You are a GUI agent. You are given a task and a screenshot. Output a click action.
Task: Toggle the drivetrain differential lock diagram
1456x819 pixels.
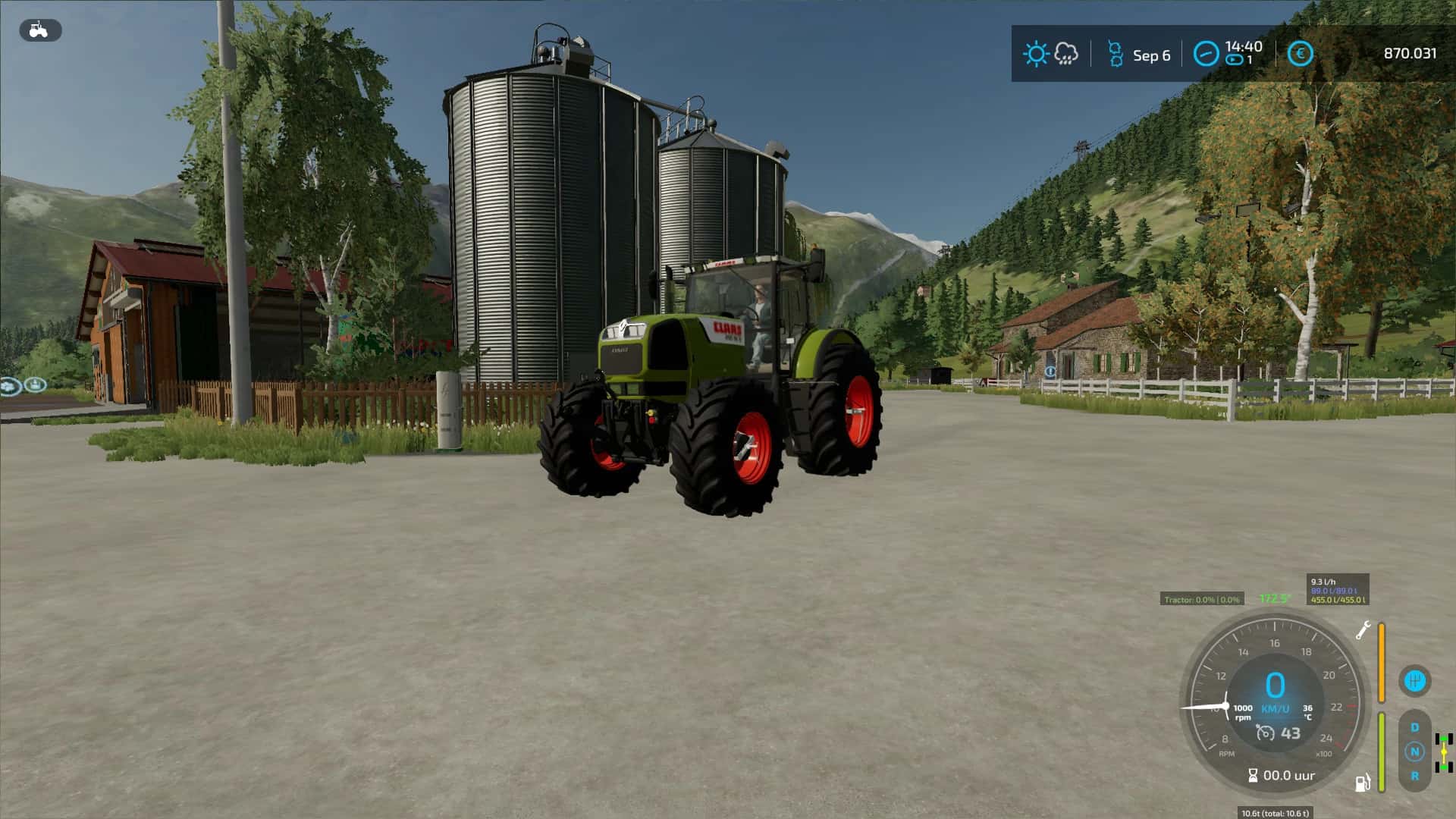(x=1443, y=752)
